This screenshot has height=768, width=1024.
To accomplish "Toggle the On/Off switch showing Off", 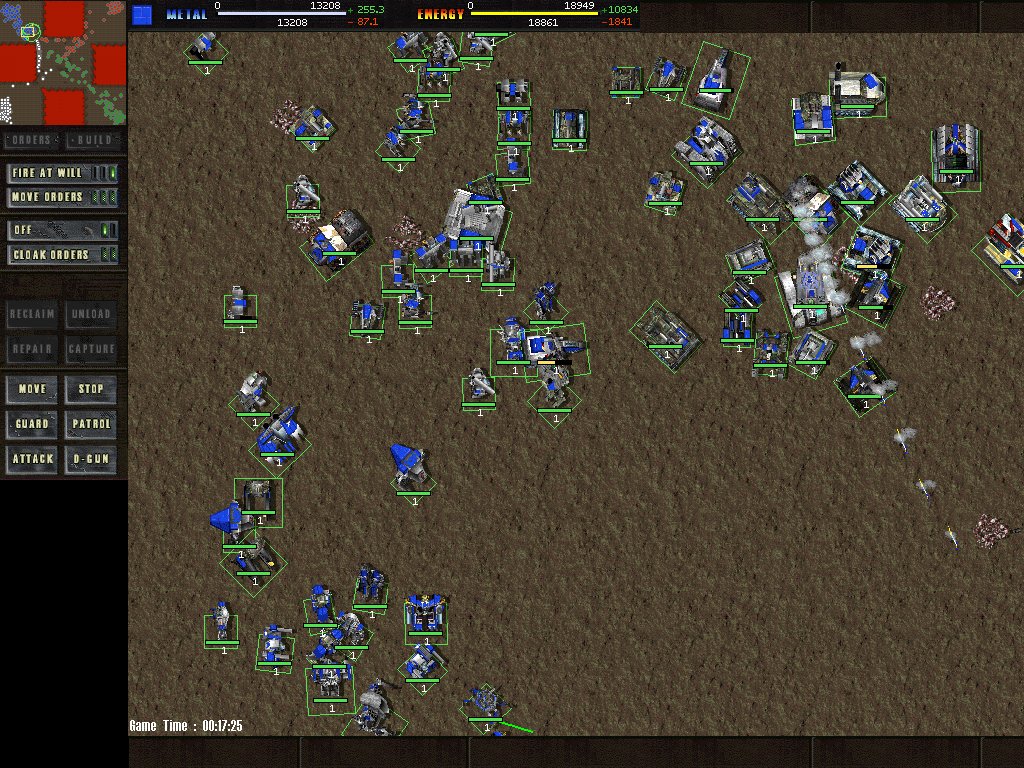I will tap(62, 230).
